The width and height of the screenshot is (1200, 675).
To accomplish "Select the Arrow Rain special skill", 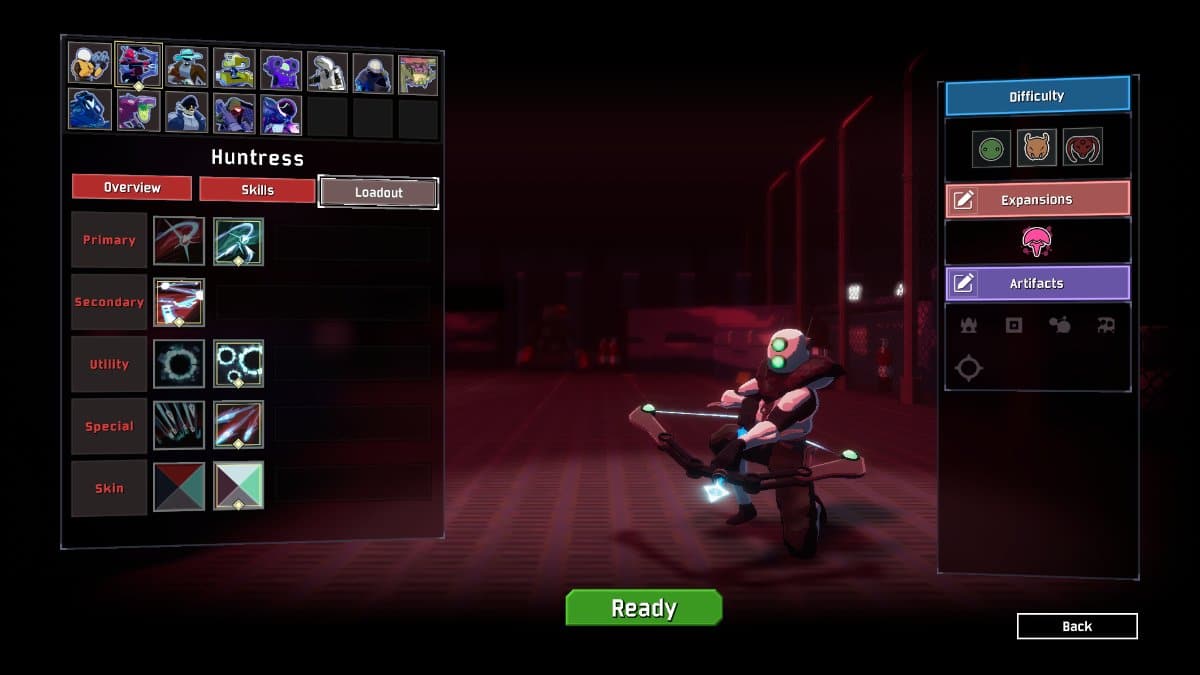I will coord(179,425).
